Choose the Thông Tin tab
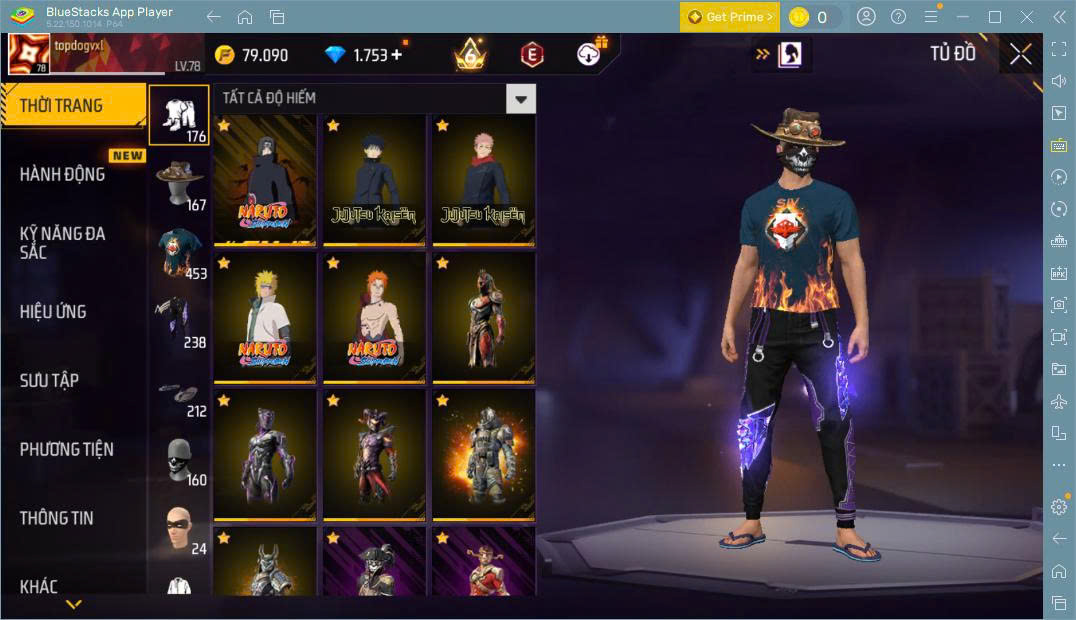Viewport: 1076px width, 620px height. pos(57,518)
